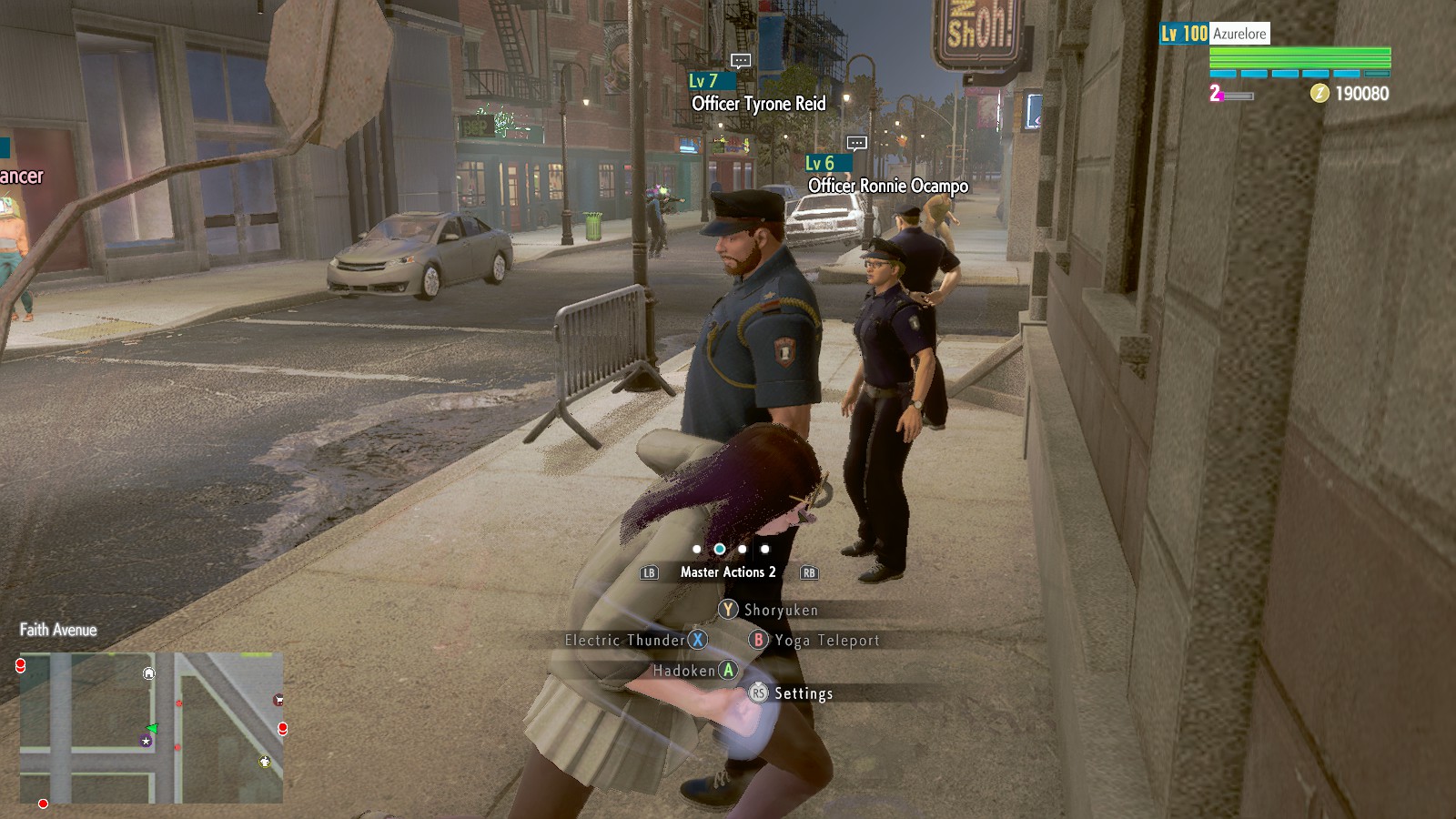Activate the Yoga Teleport master action
Viewport: 1456px width, 819px height.
(x=814, y=640)
